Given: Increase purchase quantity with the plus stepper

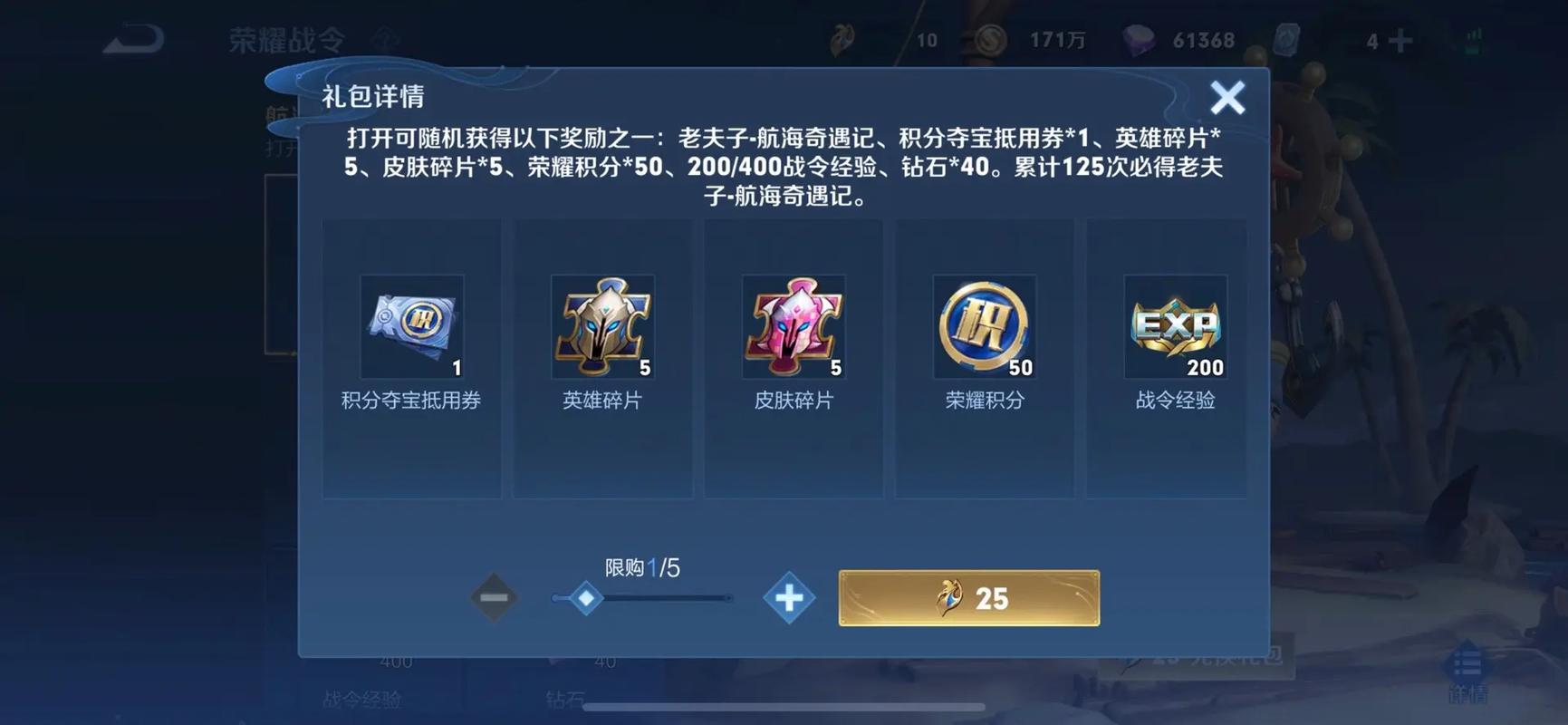Looking at the screenshot, I should tap(790, 597).
